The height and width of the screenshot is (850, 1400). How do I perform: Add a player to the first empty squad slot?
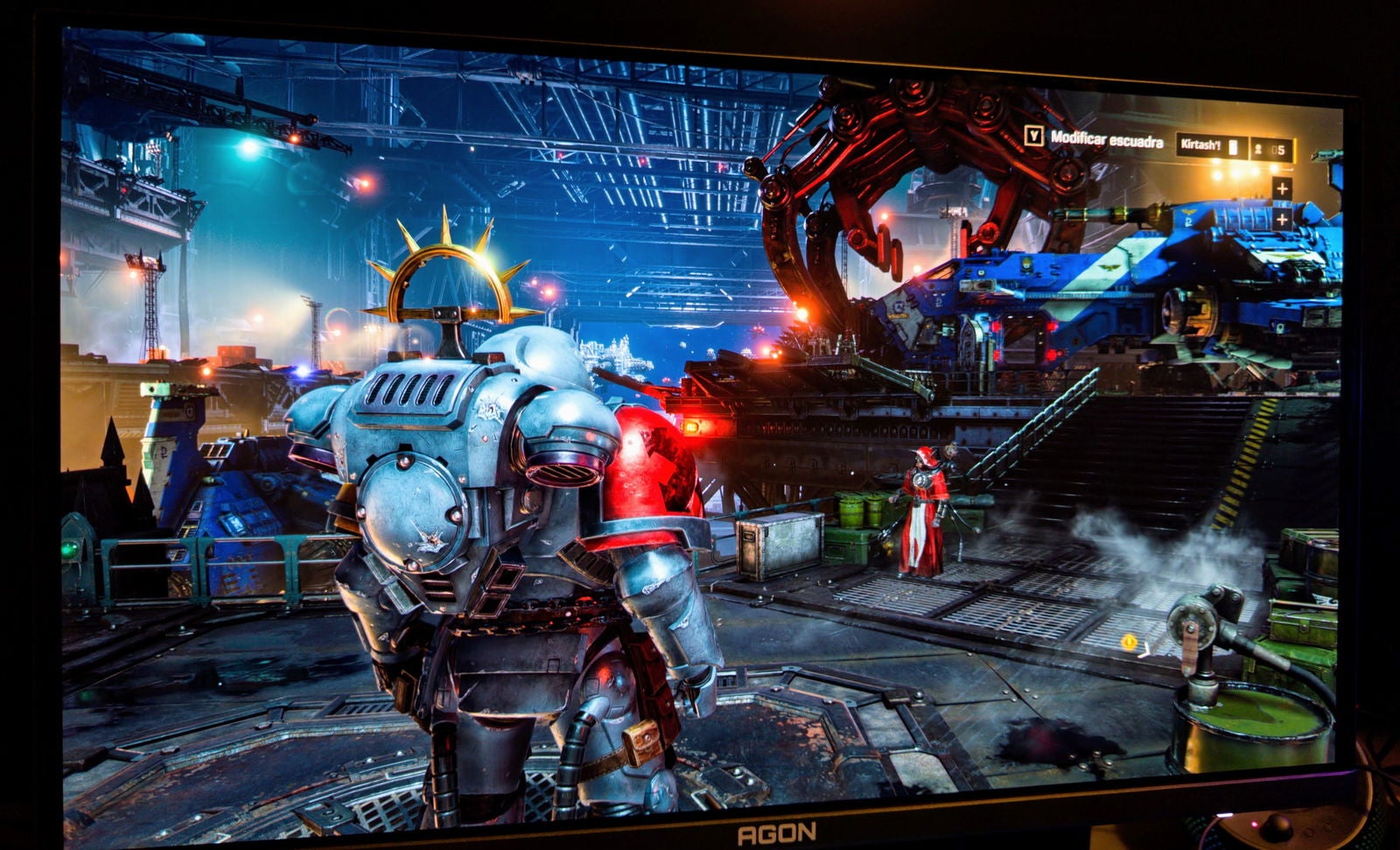1282,188
